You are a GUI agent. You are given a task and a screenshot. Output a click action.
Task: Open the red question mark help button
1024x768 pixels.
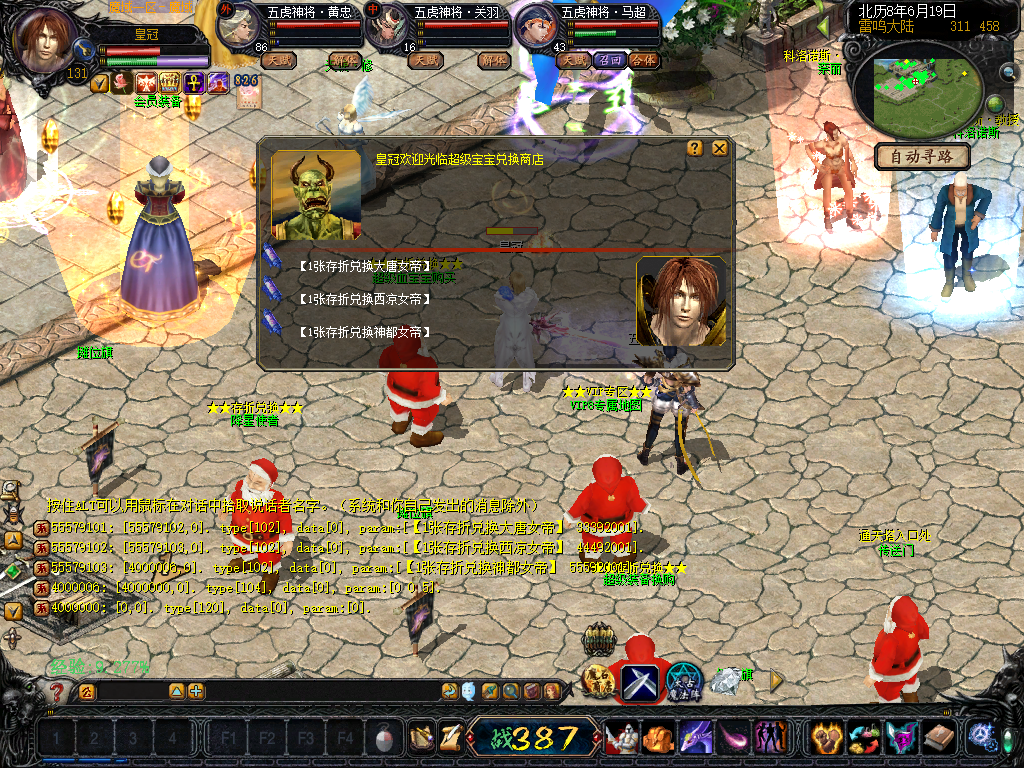57,692
